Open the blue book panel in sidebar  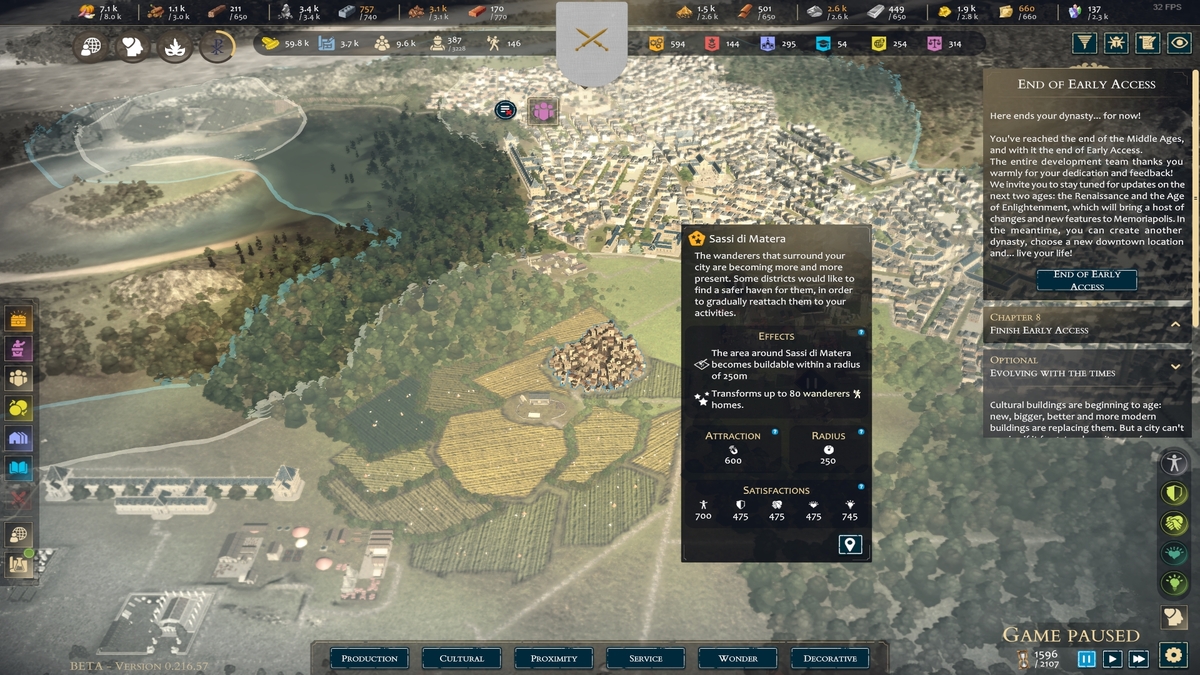19,467
